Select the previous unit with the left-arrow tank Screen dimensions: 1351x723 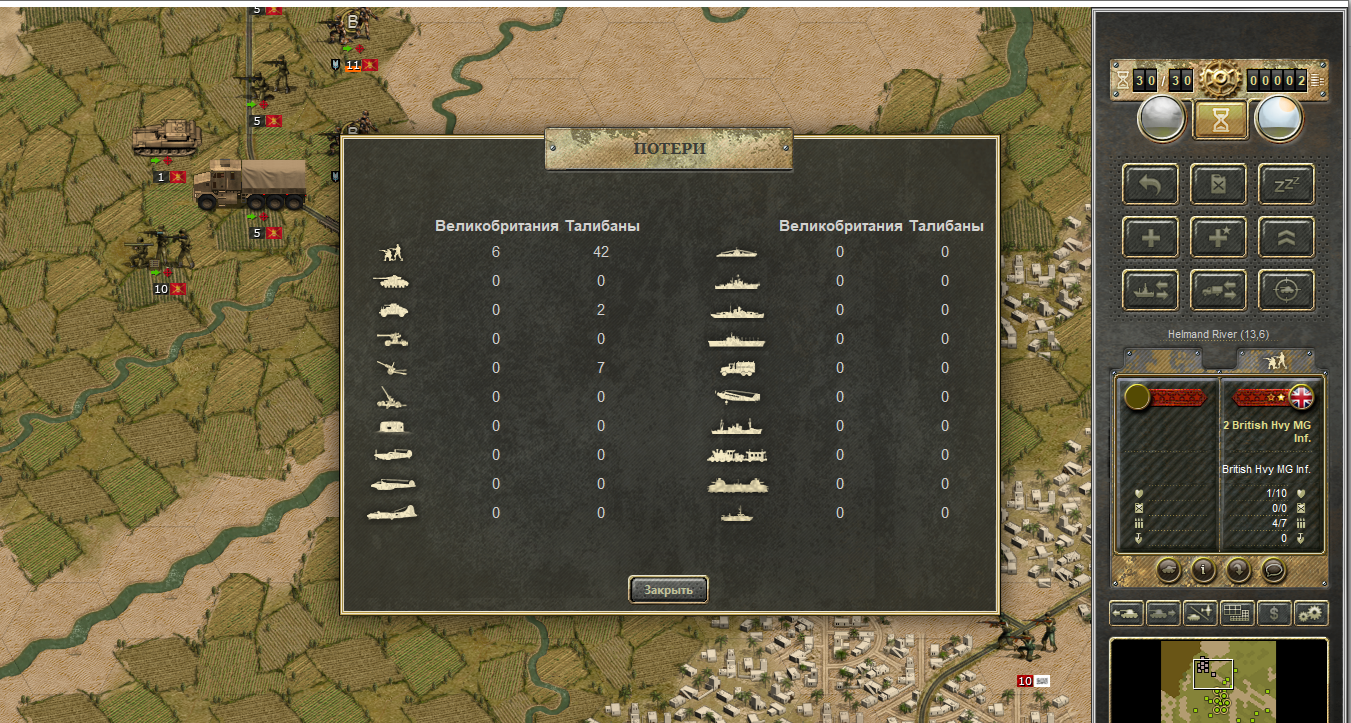click(x=1126, y=613)
